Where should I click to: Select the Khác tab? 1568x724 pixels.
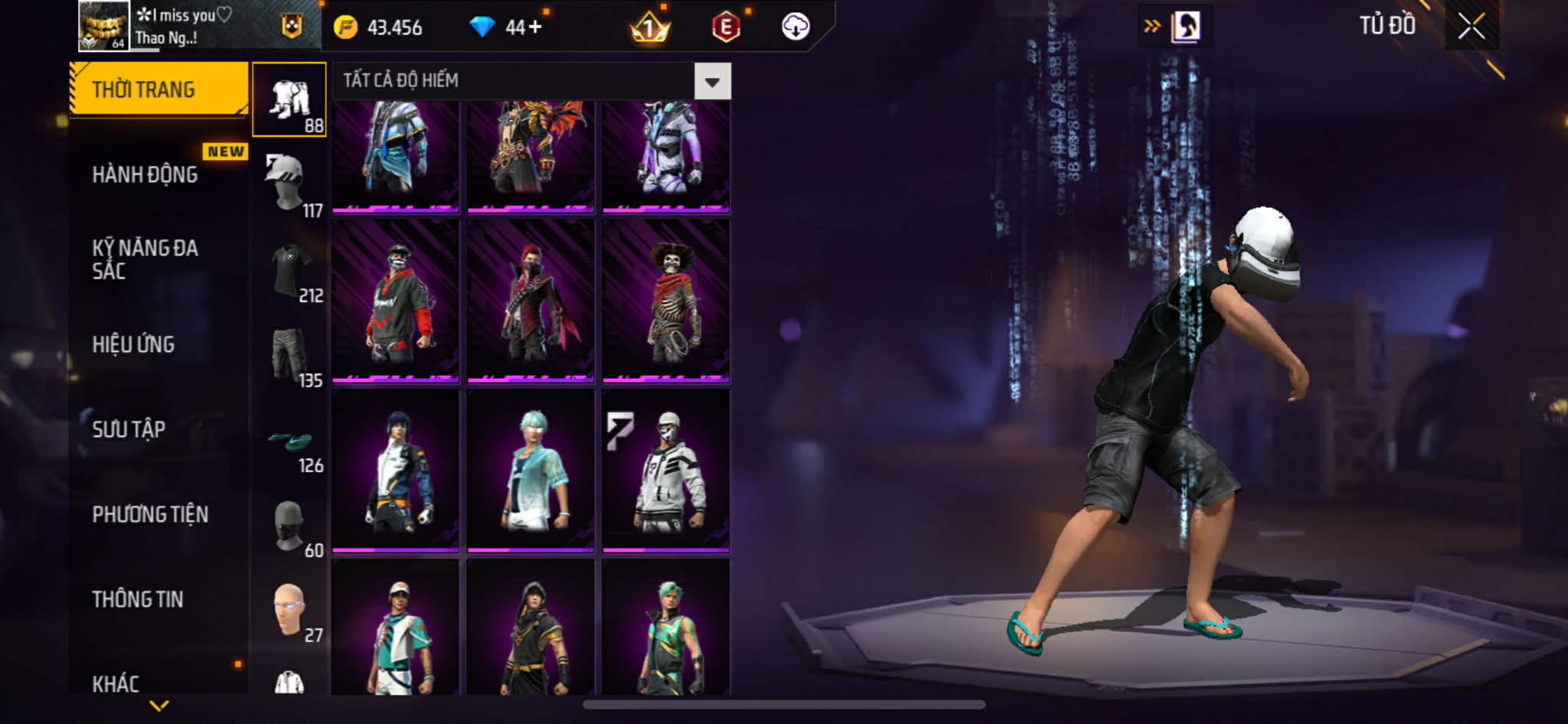click(116, 683)
